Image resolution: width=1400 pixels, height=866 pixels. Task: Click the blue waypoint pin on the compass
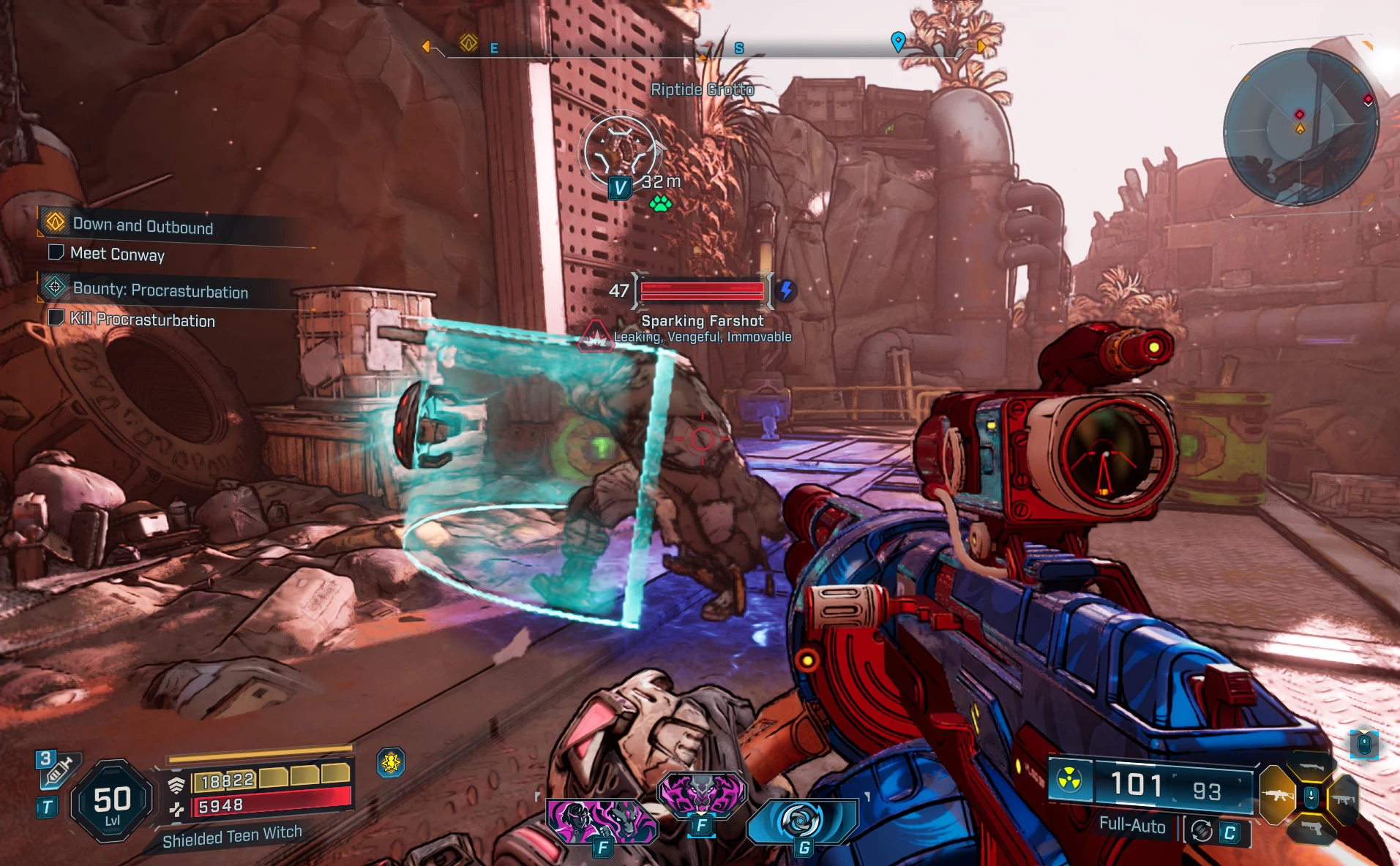[898, 41]
